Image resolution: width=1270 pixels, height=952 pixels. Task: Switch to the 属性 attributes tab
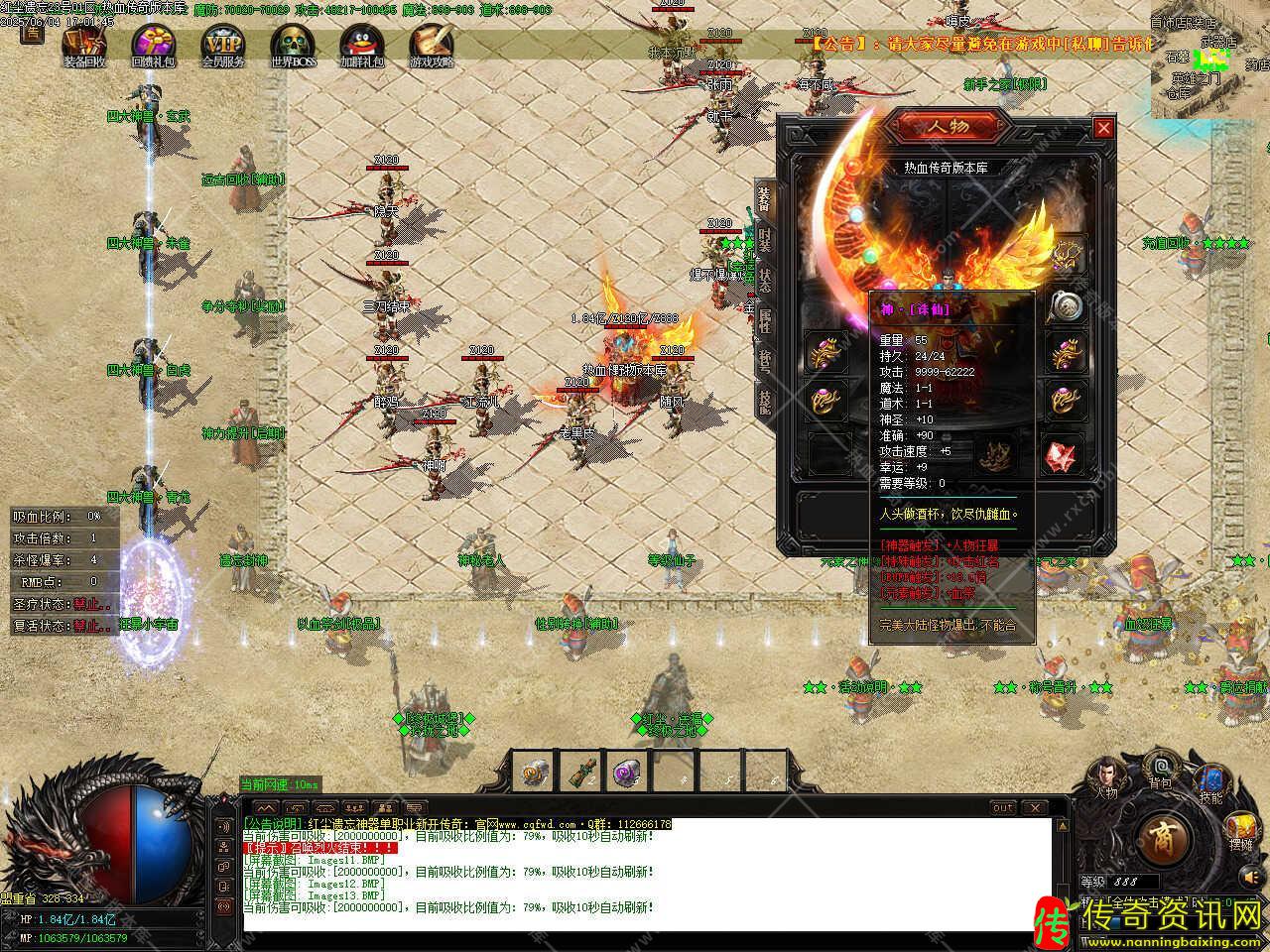point(764,319)
